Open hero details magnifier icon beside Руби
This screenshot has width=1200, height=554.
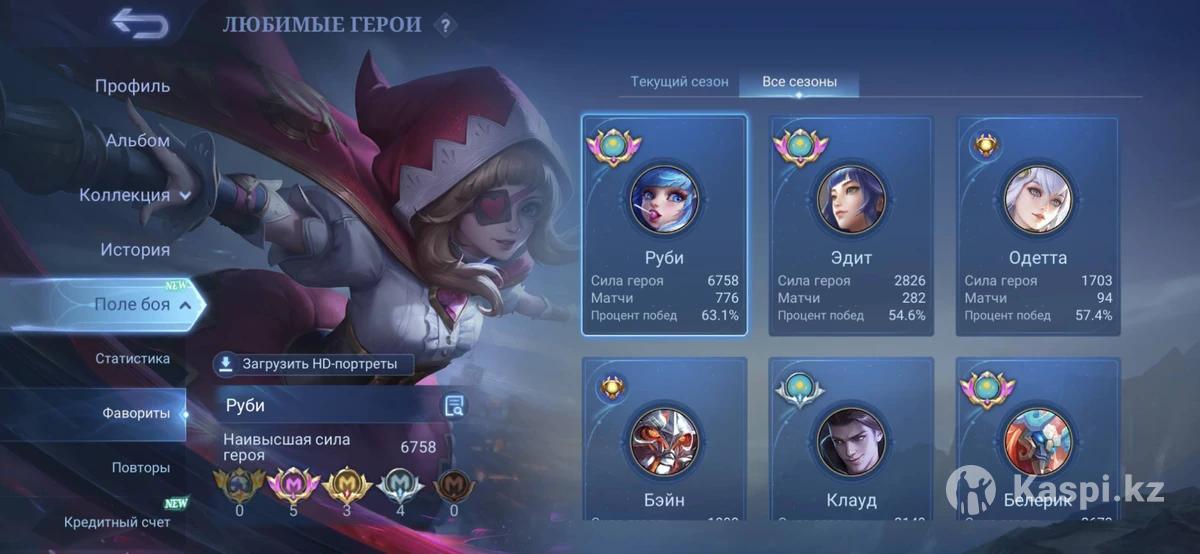pos(454,405)
